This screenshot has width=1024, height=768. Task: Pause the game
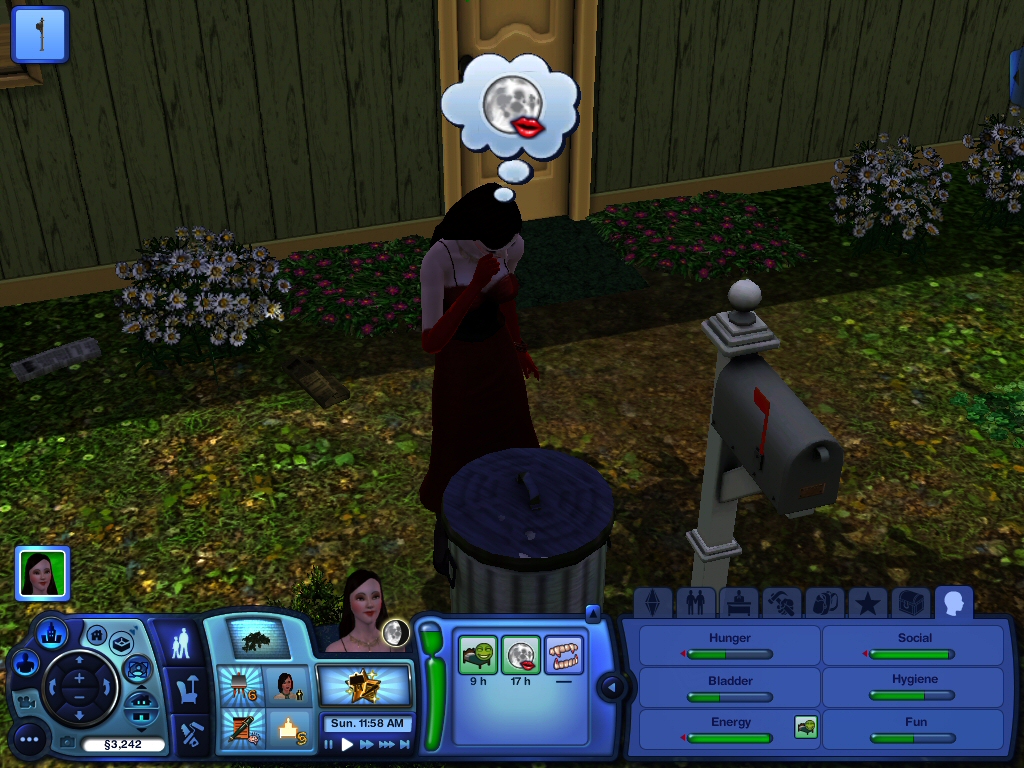click(x=329, y=744)
